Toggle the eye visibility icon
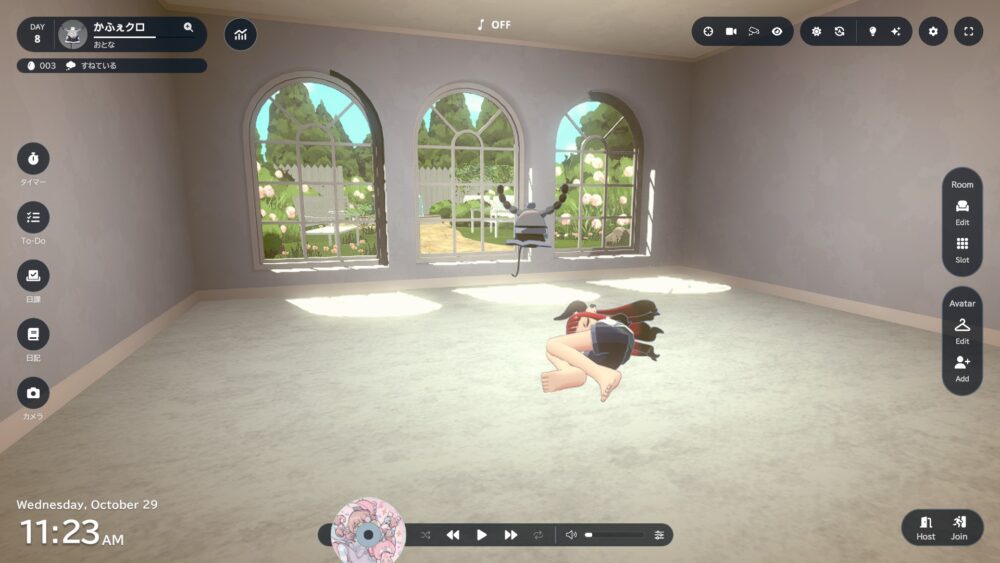This screenshot has width=1000, height=563. [777, 31]
